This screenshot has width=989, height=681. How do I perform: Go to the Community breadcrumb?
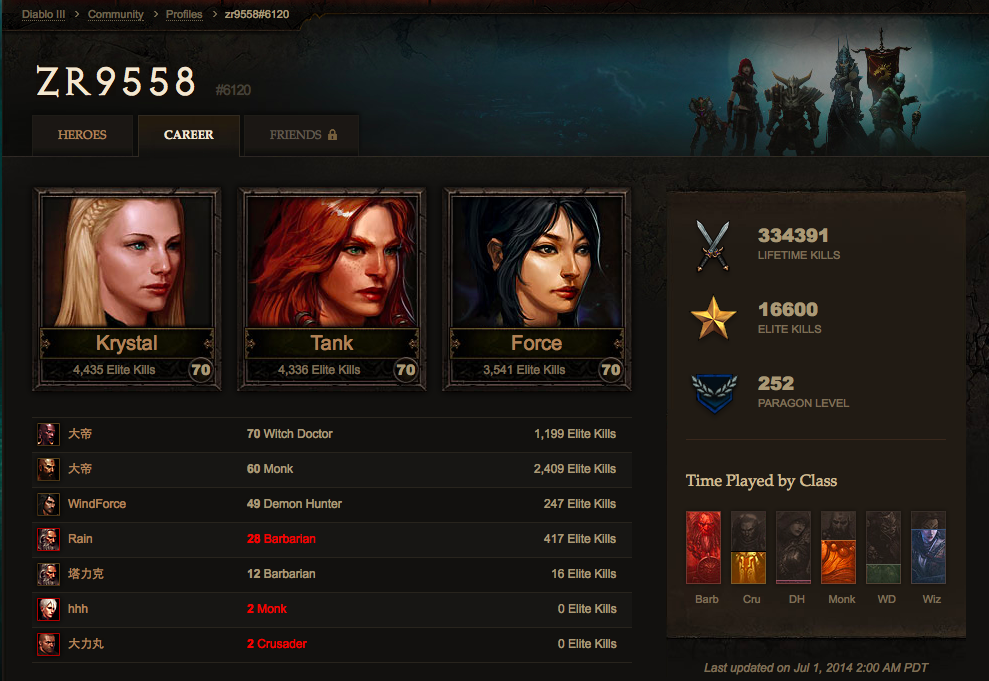[115, 14]
